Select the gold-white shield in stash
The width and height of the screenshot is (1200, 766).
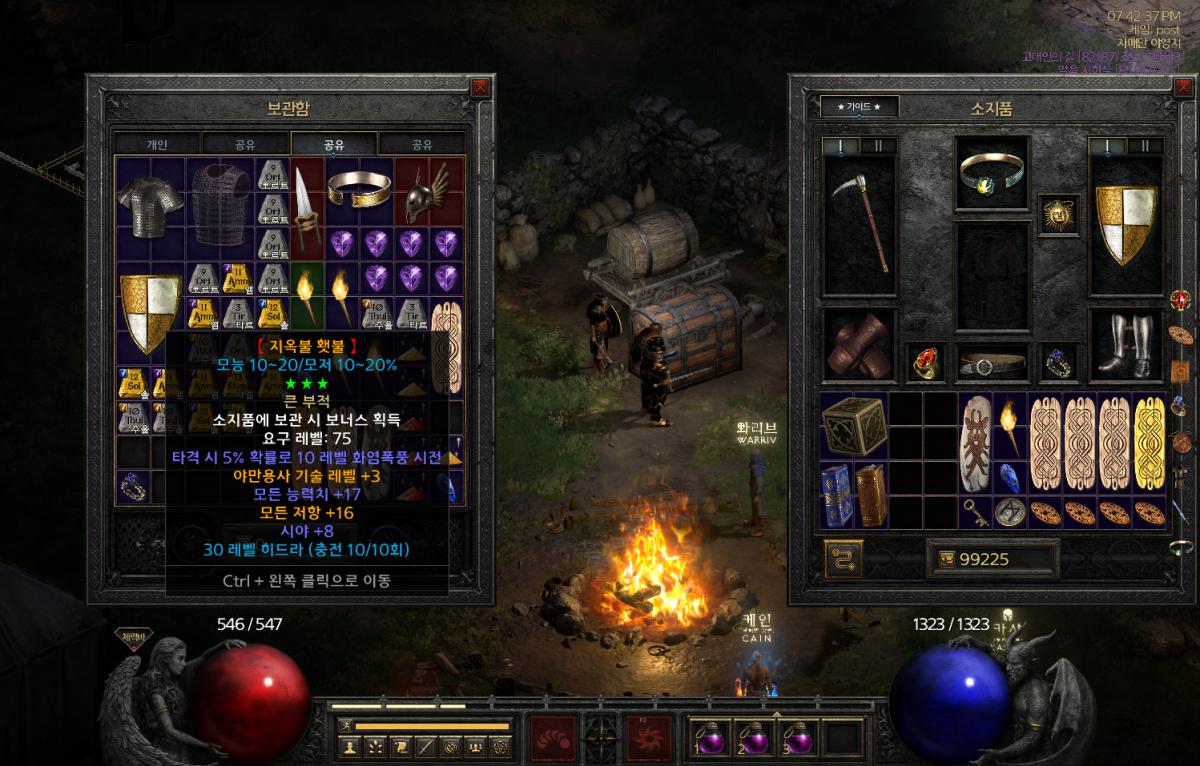click(150, 312)
